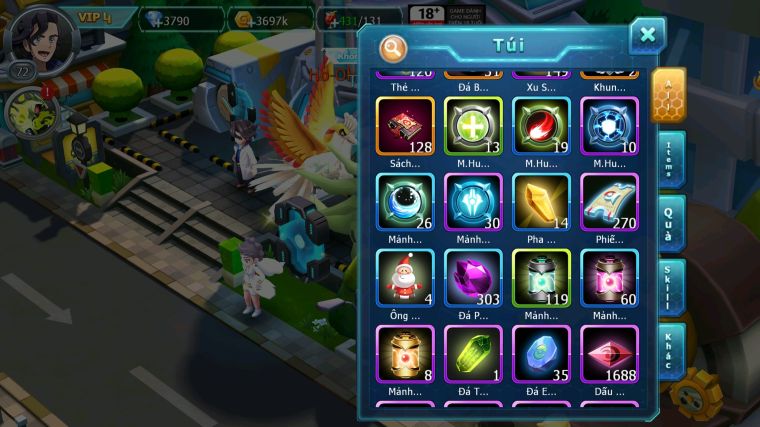The width and height of the screenshot is (760, 427).
Task: Select the yellow crystal shard item
Action: [x=541, y=202]
